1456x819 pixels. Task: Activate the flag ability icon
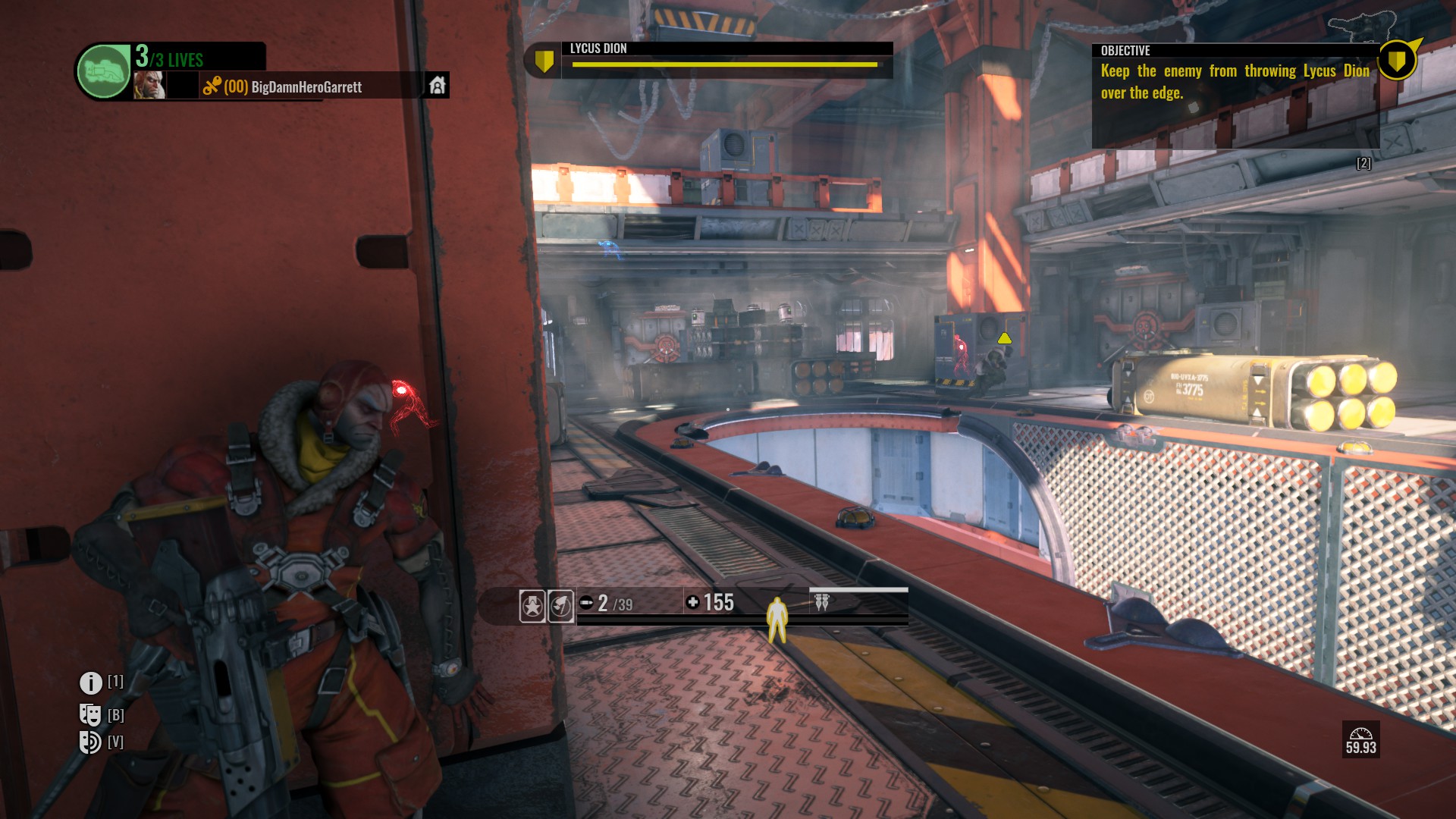[560, 606]
